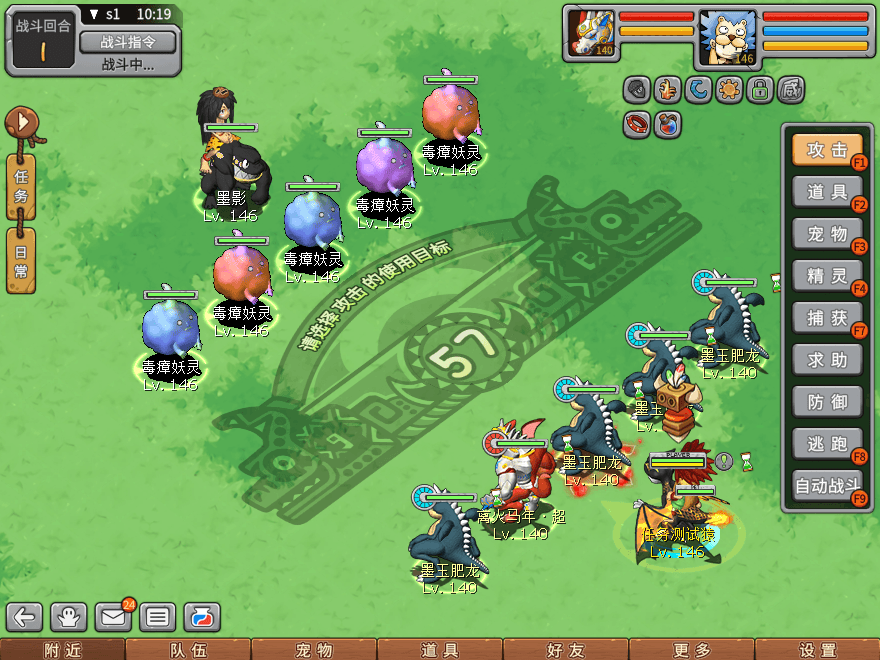Select the 宠物 pet command in battle menu
Viewport: 880px width, 660px height.
pos(826,234)
